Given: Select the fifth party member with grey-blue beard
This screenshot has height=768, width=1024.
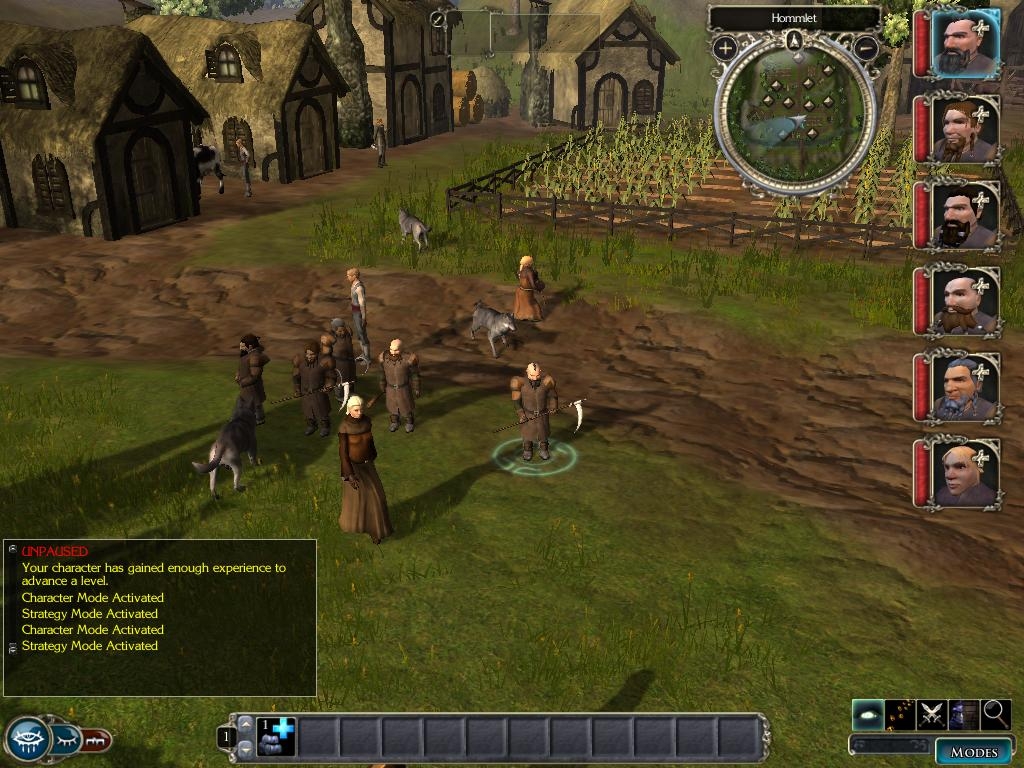Looking at the screenshot, I should point(965,385).
